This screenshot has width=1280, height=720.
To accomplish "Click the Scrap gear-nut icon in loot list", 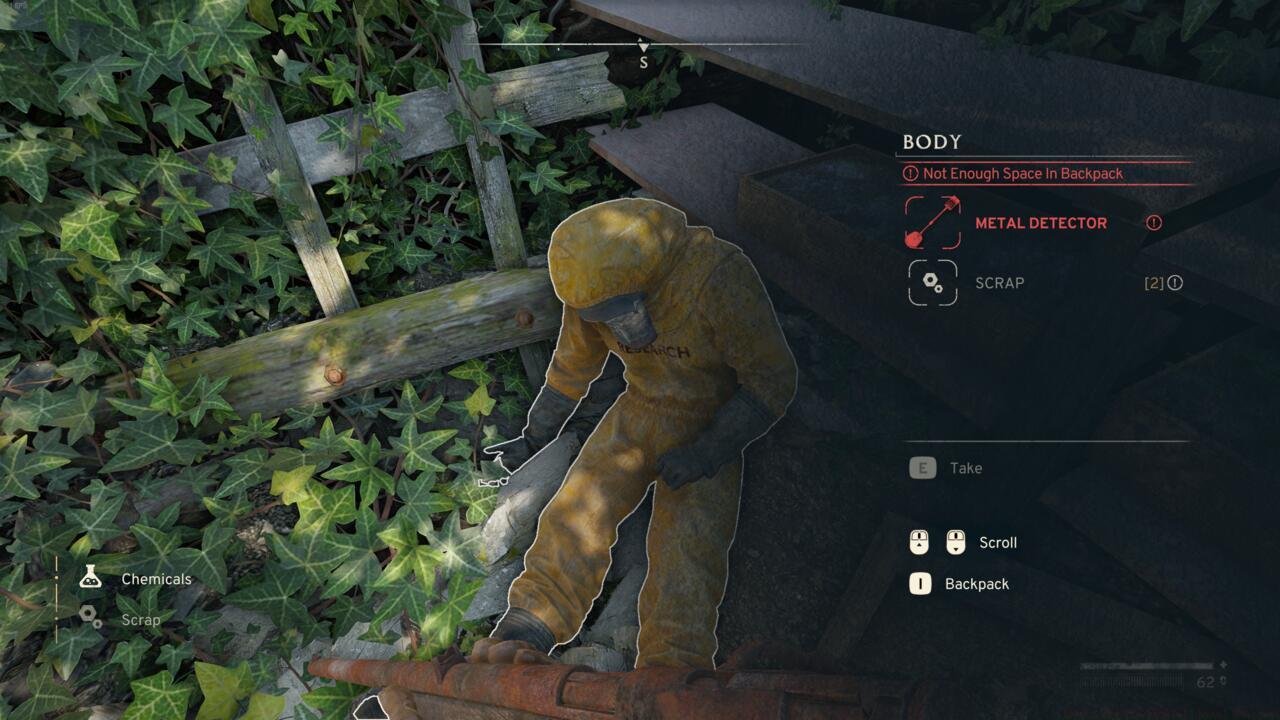I will coord(931,283).
